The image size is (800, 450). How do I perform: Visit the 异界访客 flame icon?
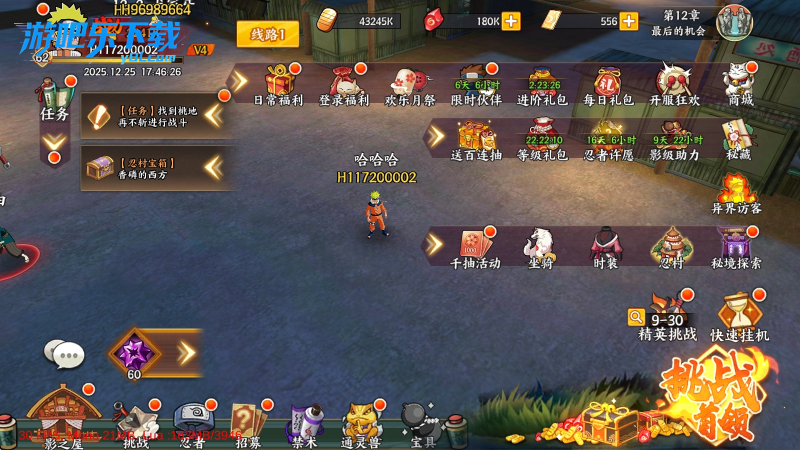(x=737, y=192)
